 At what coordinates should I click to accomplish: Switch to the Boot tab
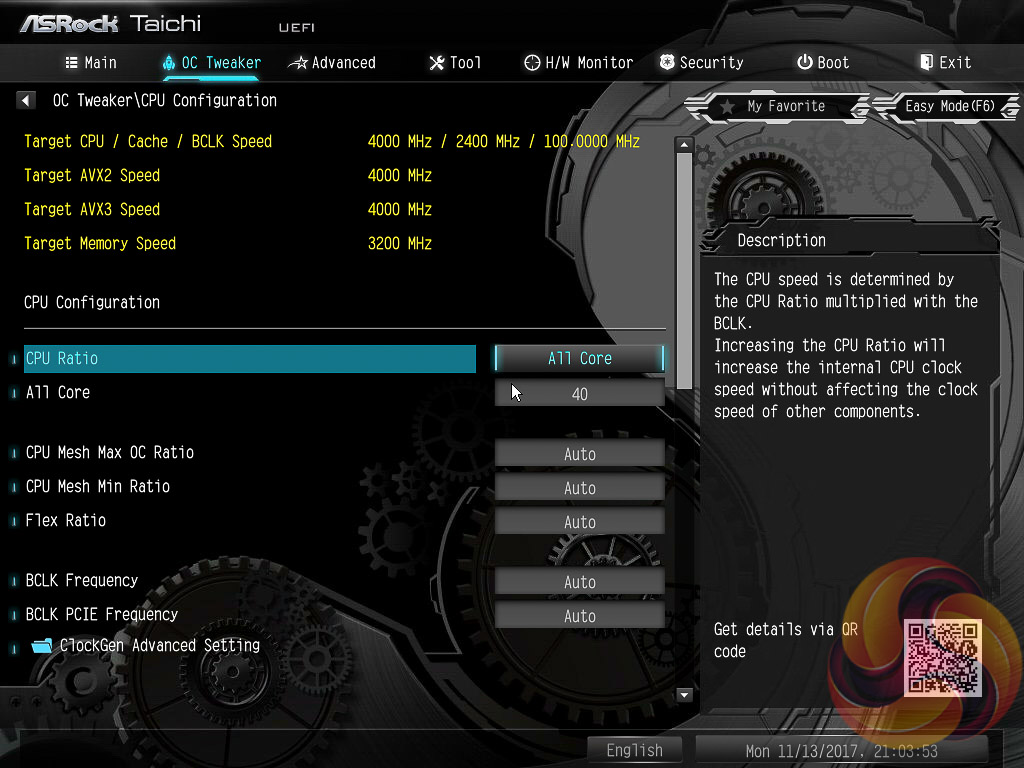click(x=823, y=62)
